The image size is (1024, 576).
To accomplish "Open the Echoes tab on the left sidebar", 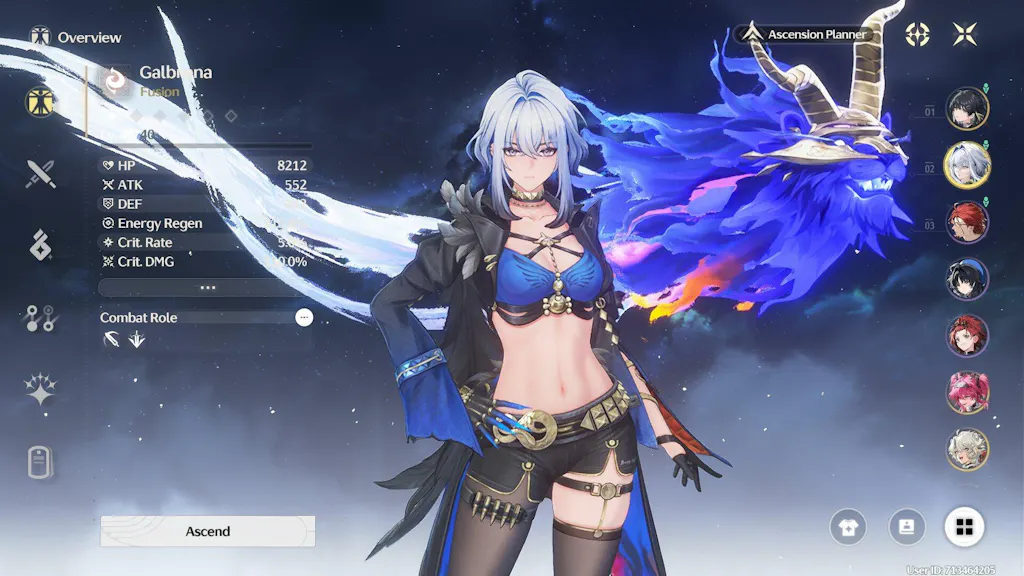I will (41, 244).
